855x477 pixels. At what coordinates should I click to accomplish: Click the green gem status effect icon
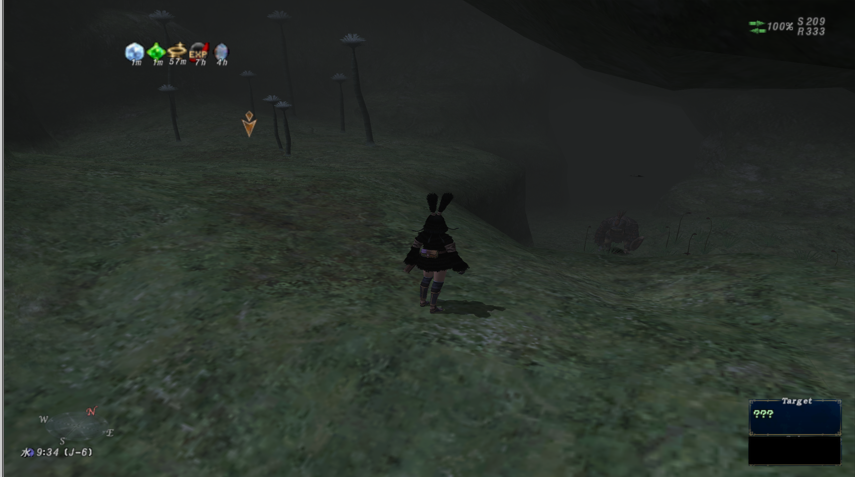pyautogui.click(x=156, y=51)
